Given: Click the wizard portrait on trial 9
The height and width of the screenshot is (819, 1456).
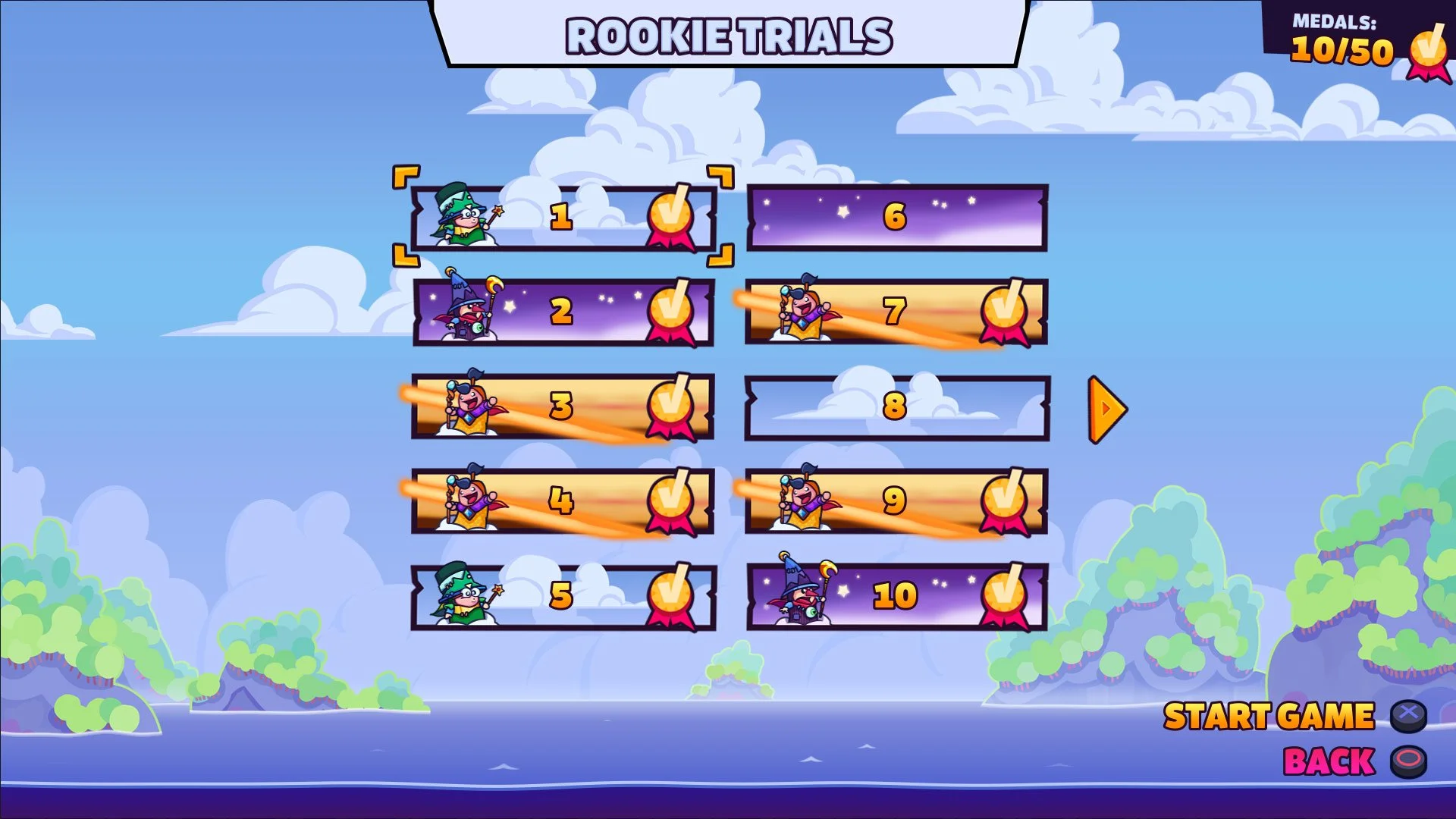Looking at the screenshot, I should point(801,500).
